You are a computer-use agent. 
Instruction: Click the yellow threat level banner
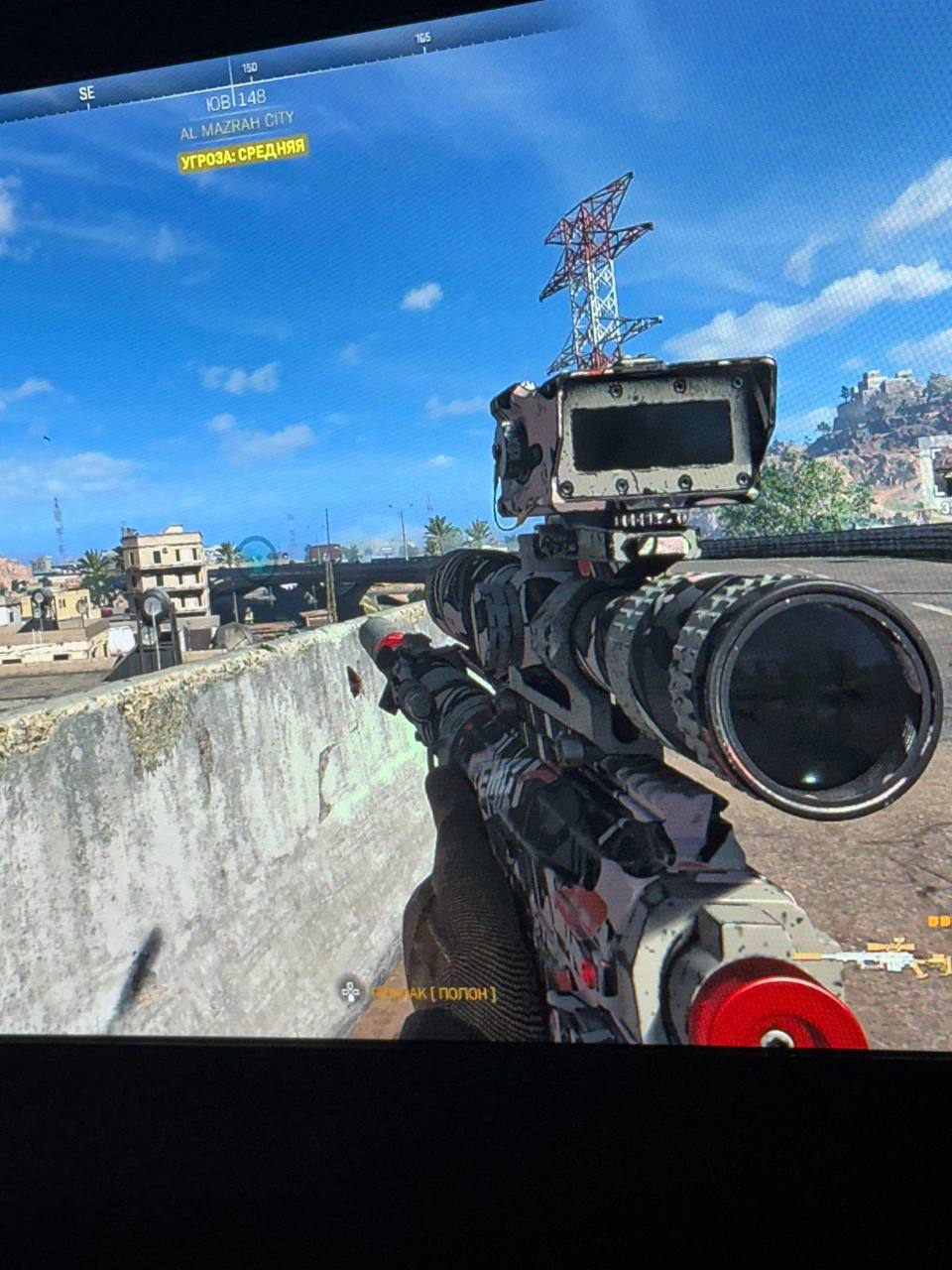243,155
